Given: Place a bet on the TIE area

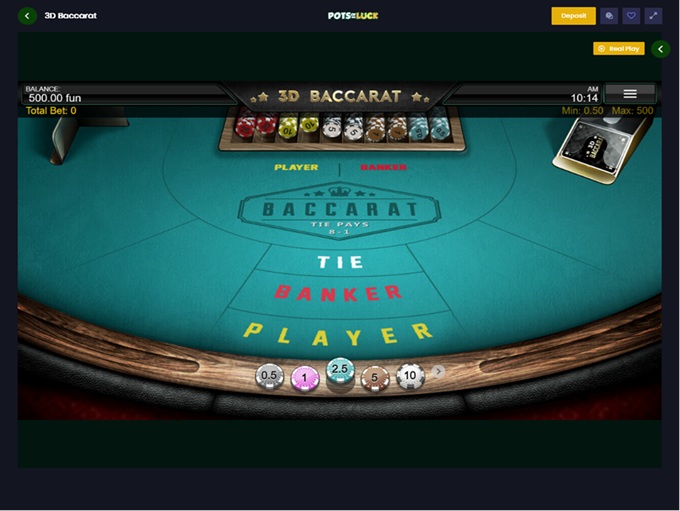Looking at the screenshot, I should click(x=340, y=262).
